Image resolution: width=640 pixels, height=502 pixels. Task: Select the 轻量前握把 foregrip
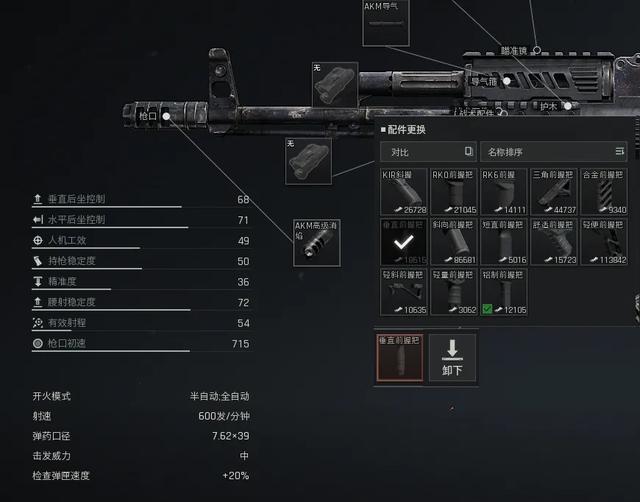(454, 292)
